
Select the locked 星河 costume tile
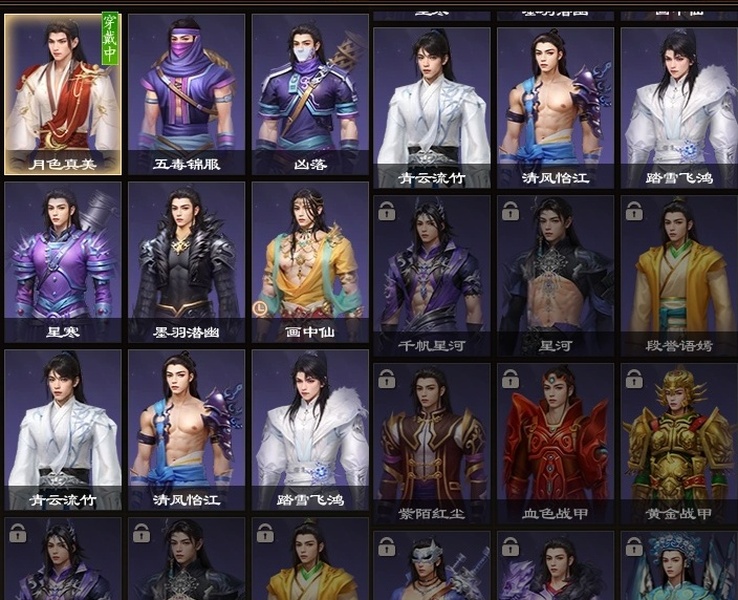pos(556,276)
